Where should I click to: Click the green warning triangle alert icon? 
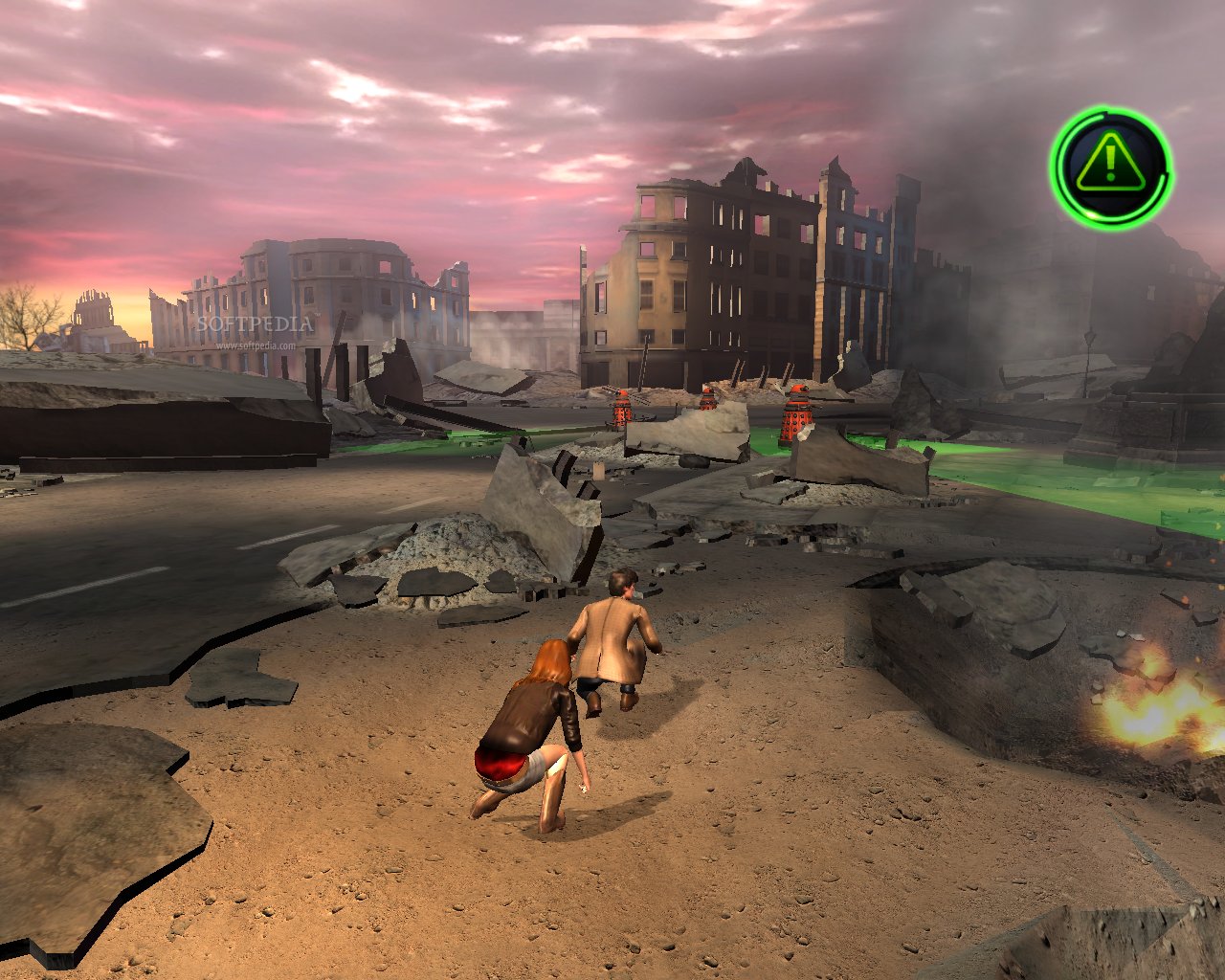point(1110,167)
